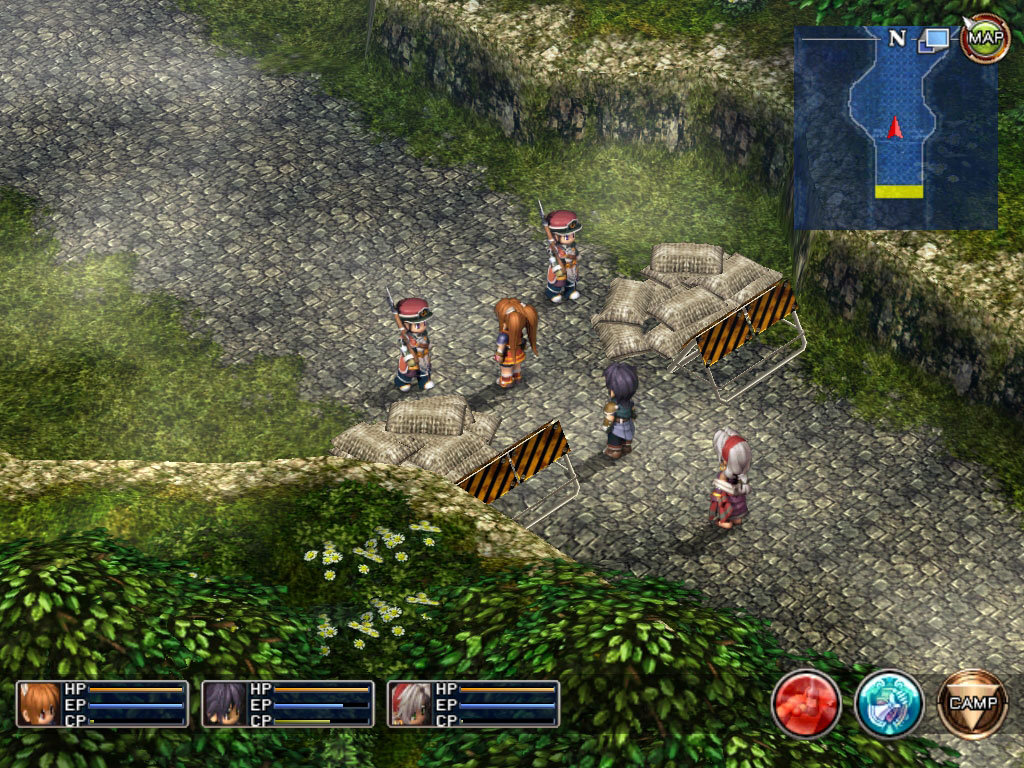Select the dark-haired boy's party portrait
The width and height of the screenshot is (1024, 768).
(x=226, y=704)
